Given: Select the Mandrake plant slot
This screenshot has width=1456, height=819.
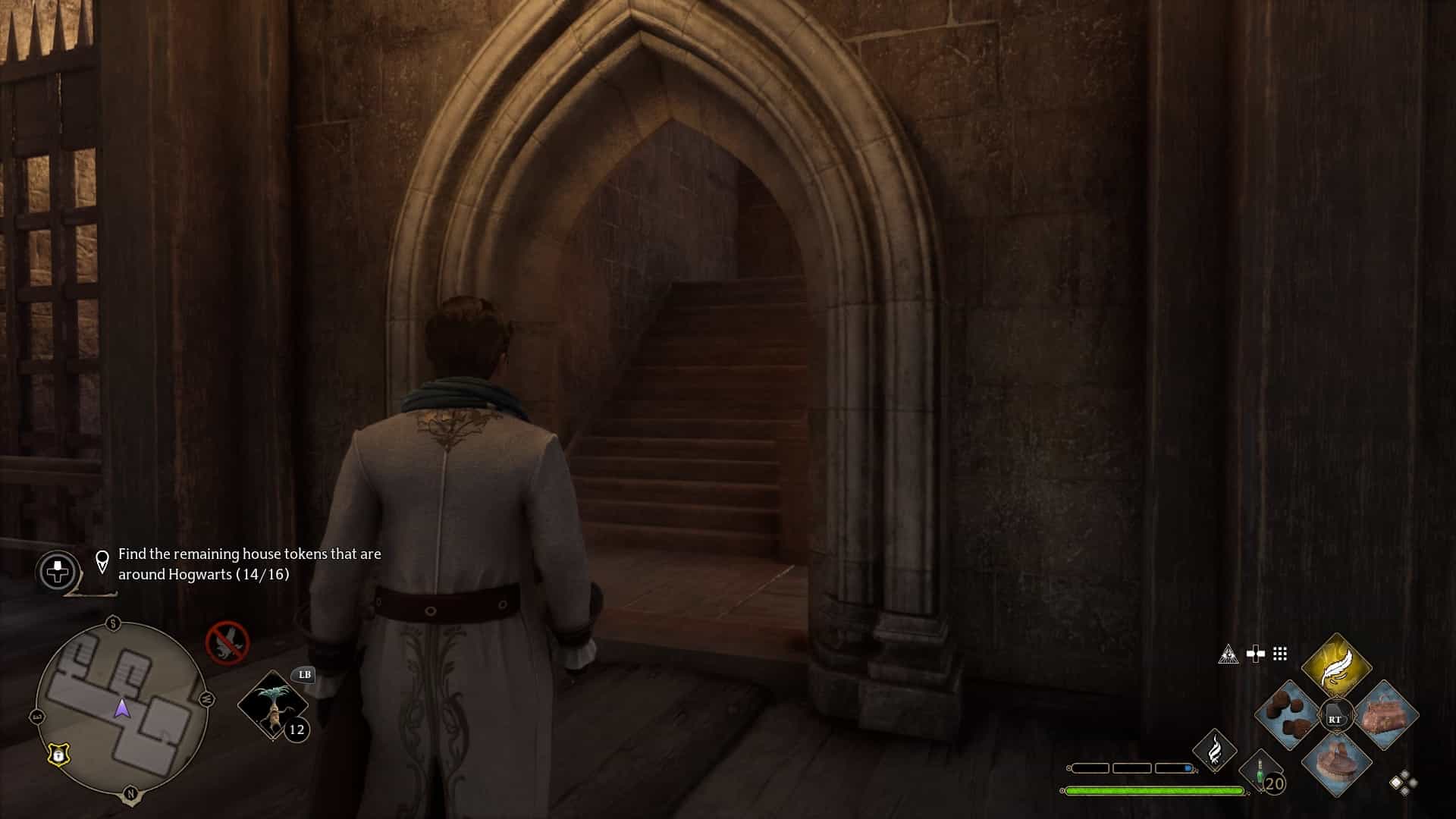Looking at the screenshot, I should (x=273, y=705).
